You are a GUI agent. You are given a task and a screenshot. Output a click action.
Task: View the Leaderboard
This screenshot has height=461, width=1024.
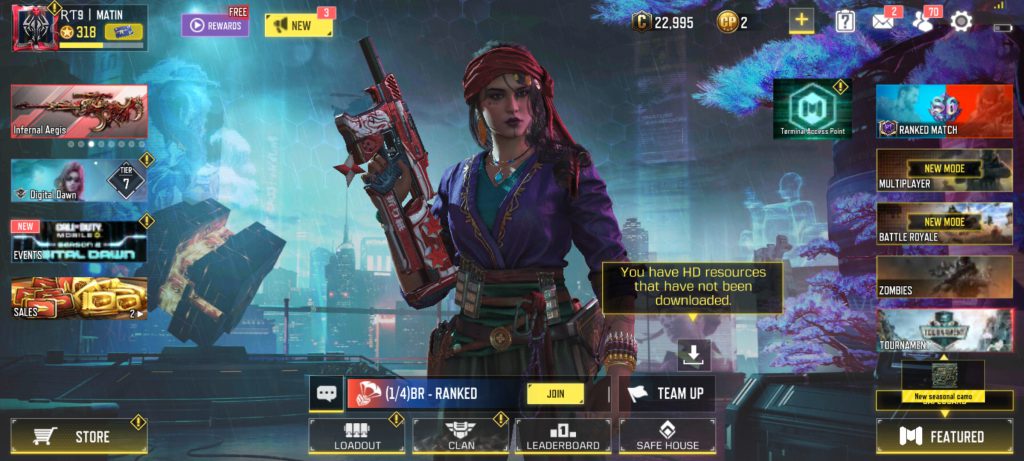pos(563,436)
